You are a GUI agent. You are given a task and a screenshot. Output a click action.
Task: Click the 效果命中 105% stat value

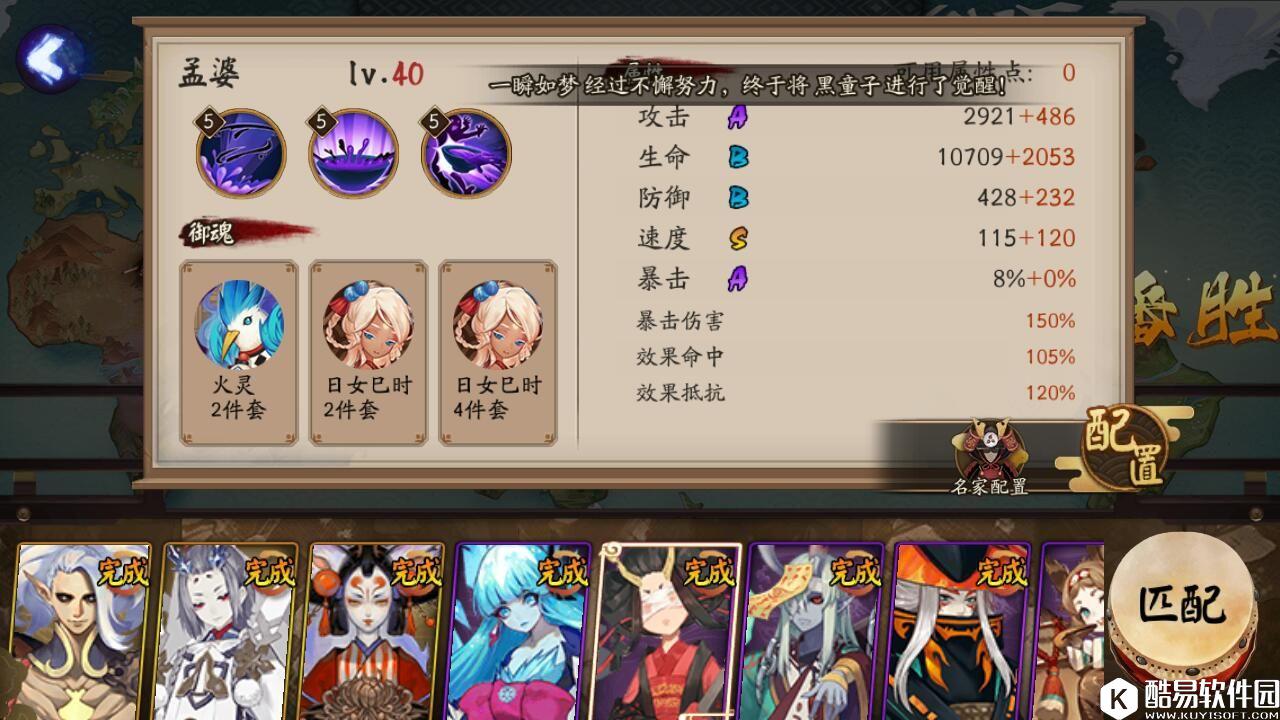[x=1048, y=355]
